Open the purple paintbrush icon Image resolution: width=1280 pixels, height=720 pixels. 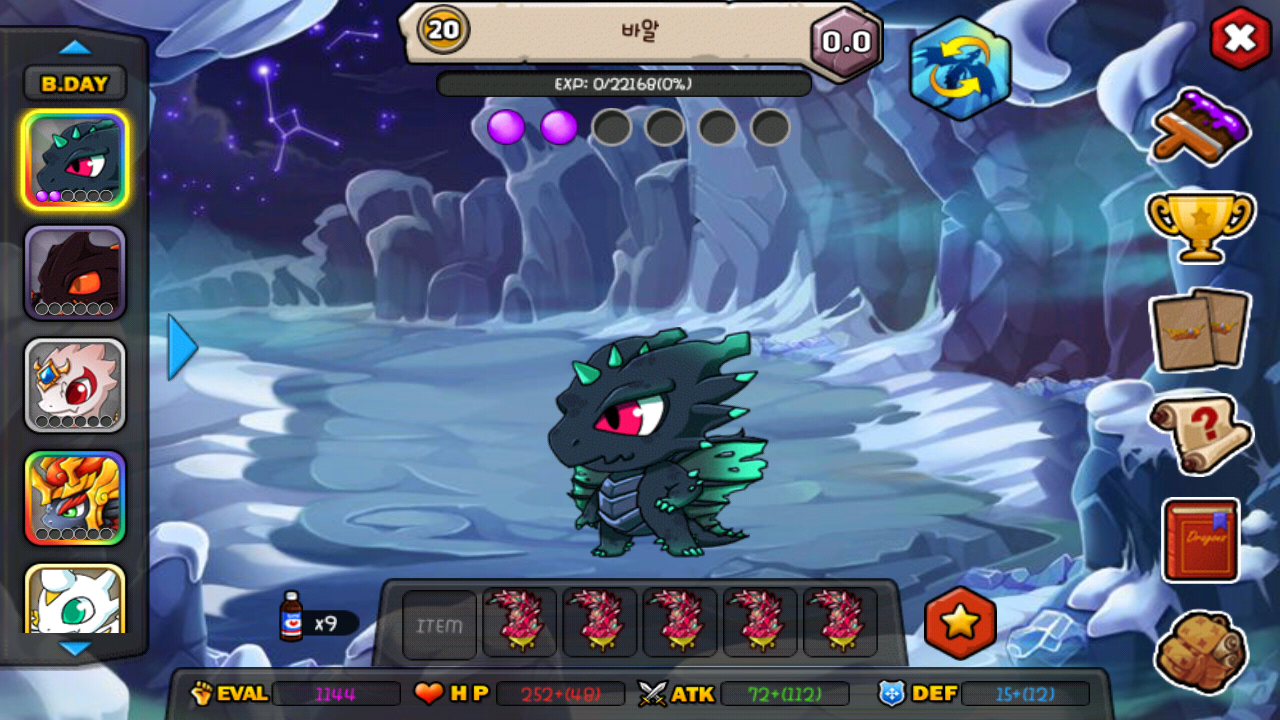point(1200,126)
